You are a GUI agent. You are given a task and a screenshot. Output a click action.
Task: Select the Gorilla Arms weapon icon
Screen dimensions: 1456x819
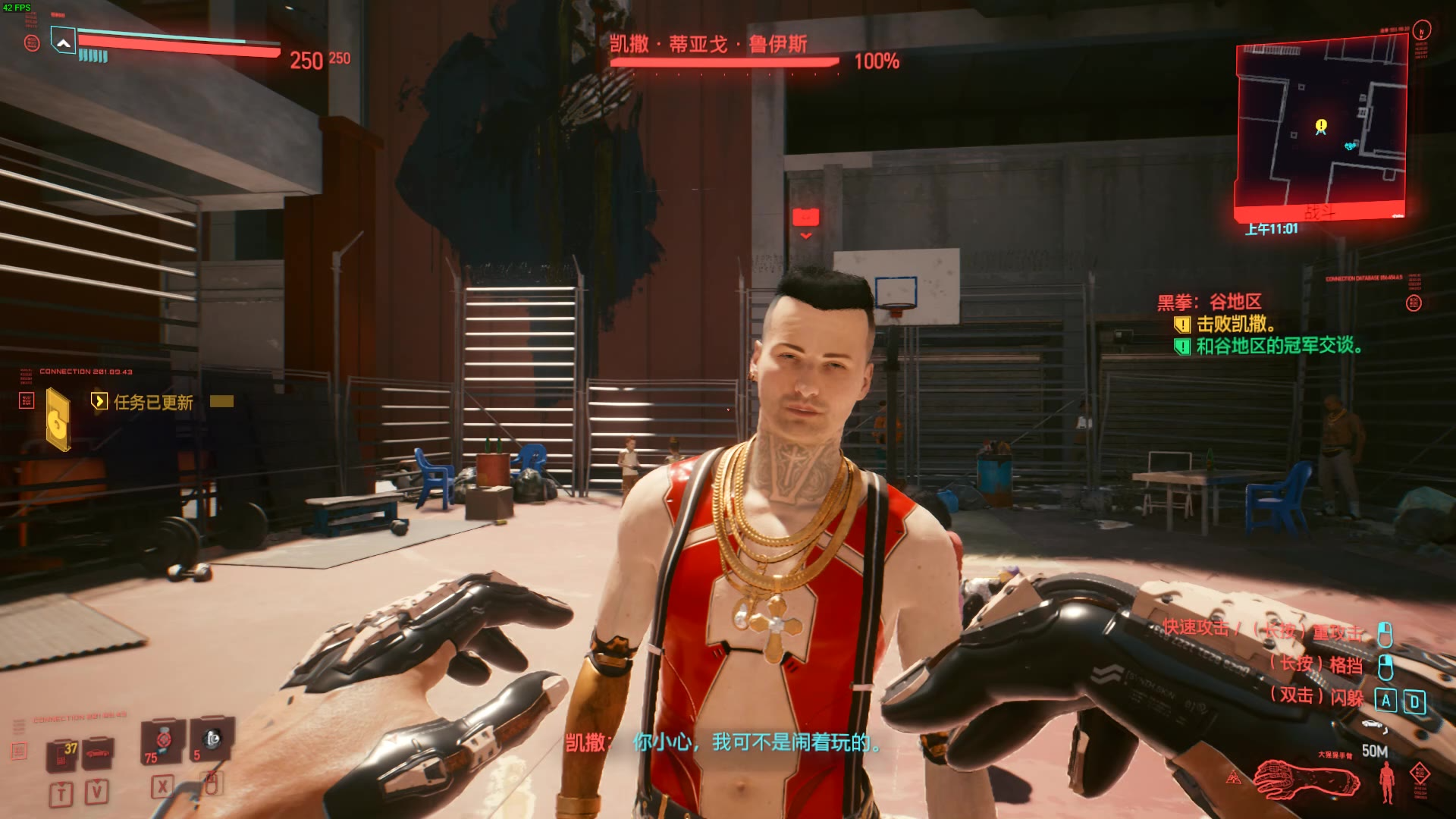tap(1304, 780)
